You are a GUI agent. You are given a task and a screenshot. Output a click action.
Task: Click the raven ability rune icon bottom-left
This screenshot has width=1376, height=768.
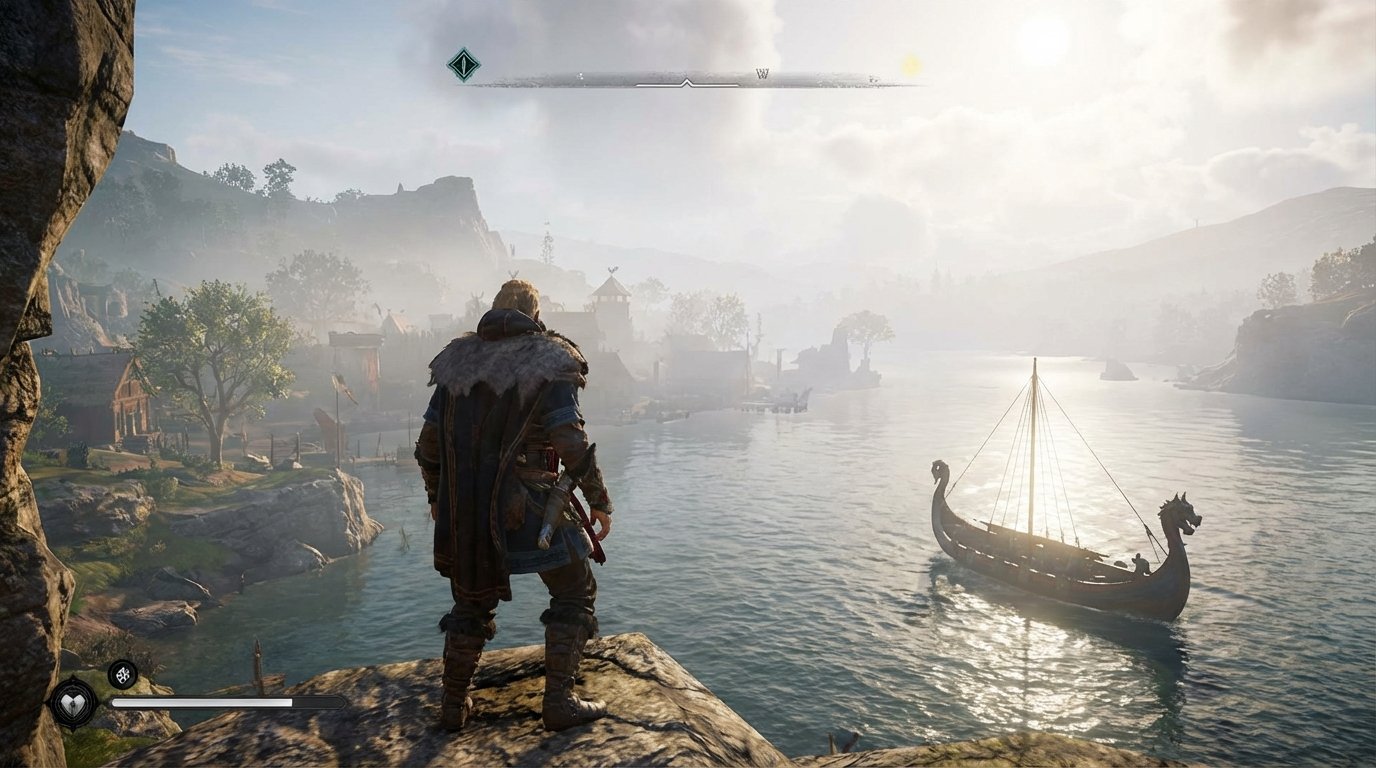[122, 674]
